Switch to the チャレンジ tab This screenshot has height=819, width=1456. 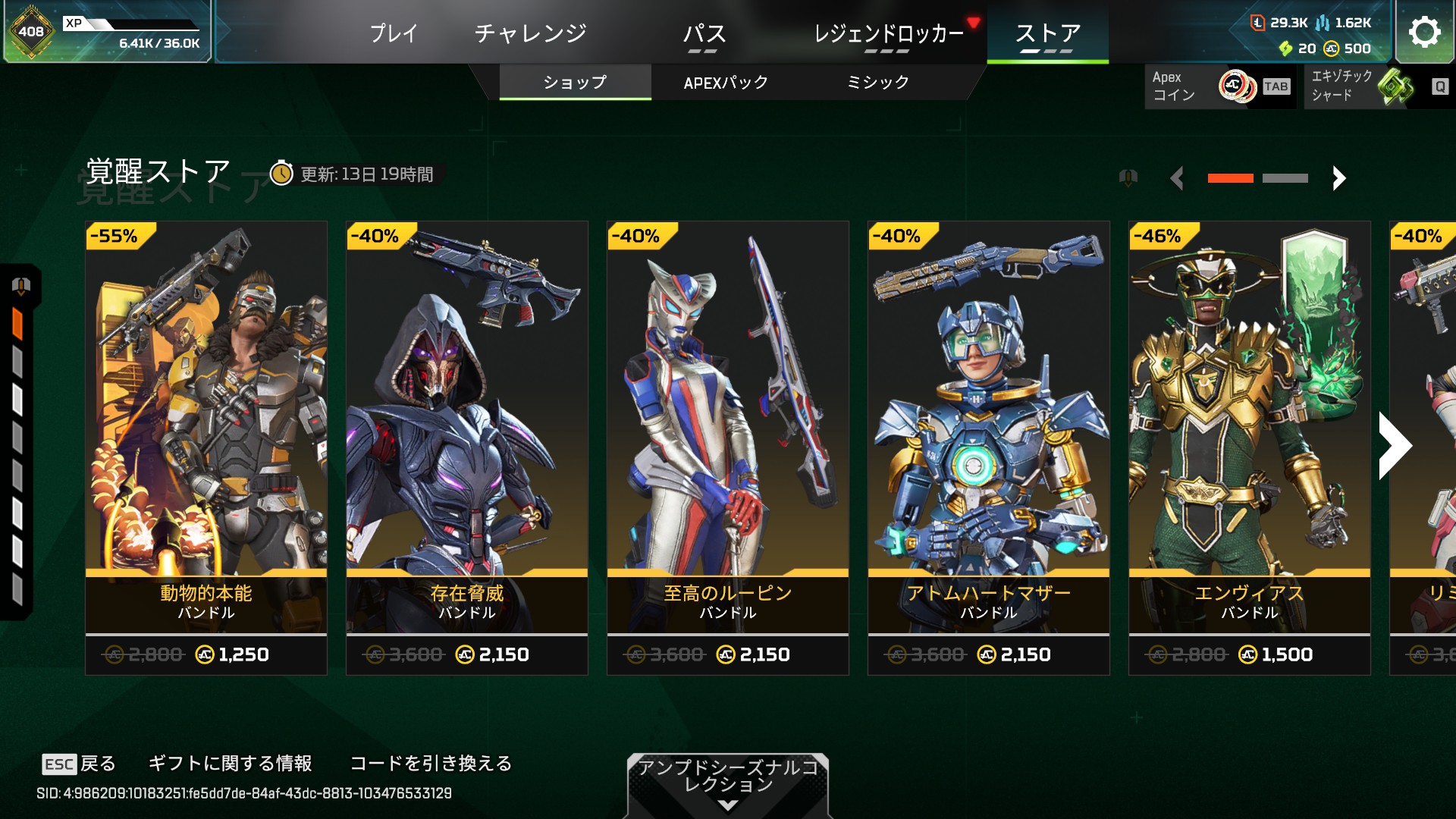coord(530,33)
